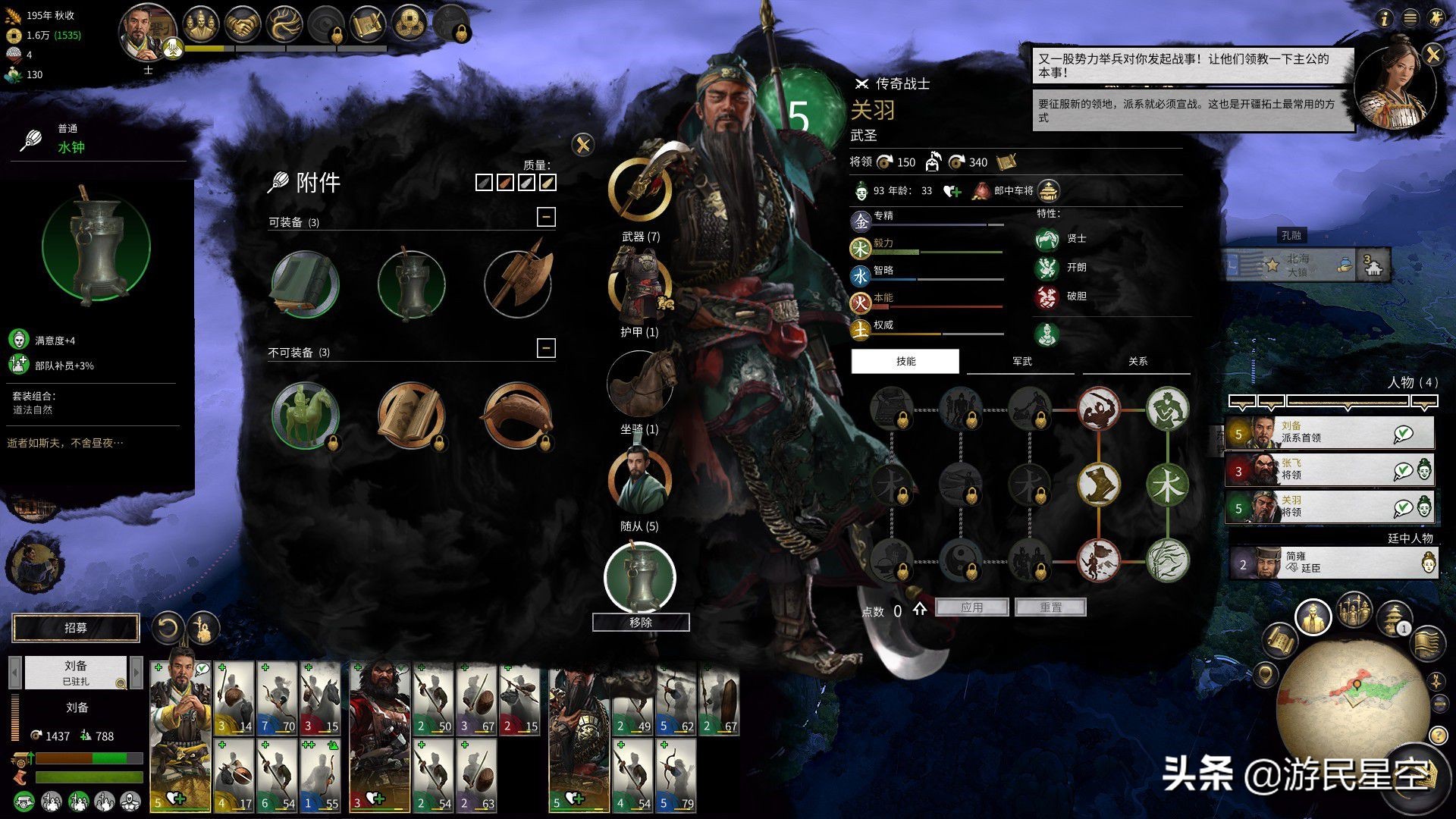
Task: Click the 移除 (remove) button
Action: (640, 623)
